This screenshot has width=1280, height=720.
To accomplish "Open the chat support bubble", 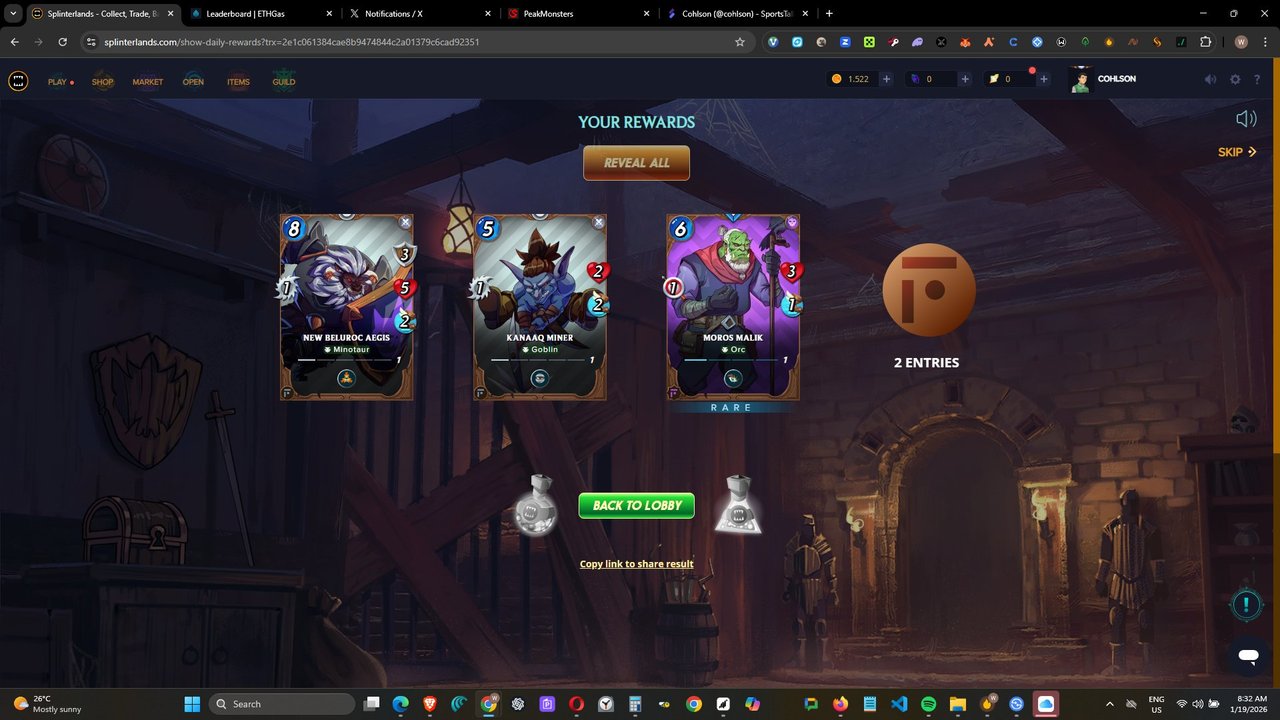I will pyautogui.click(x=1247, y=656).
